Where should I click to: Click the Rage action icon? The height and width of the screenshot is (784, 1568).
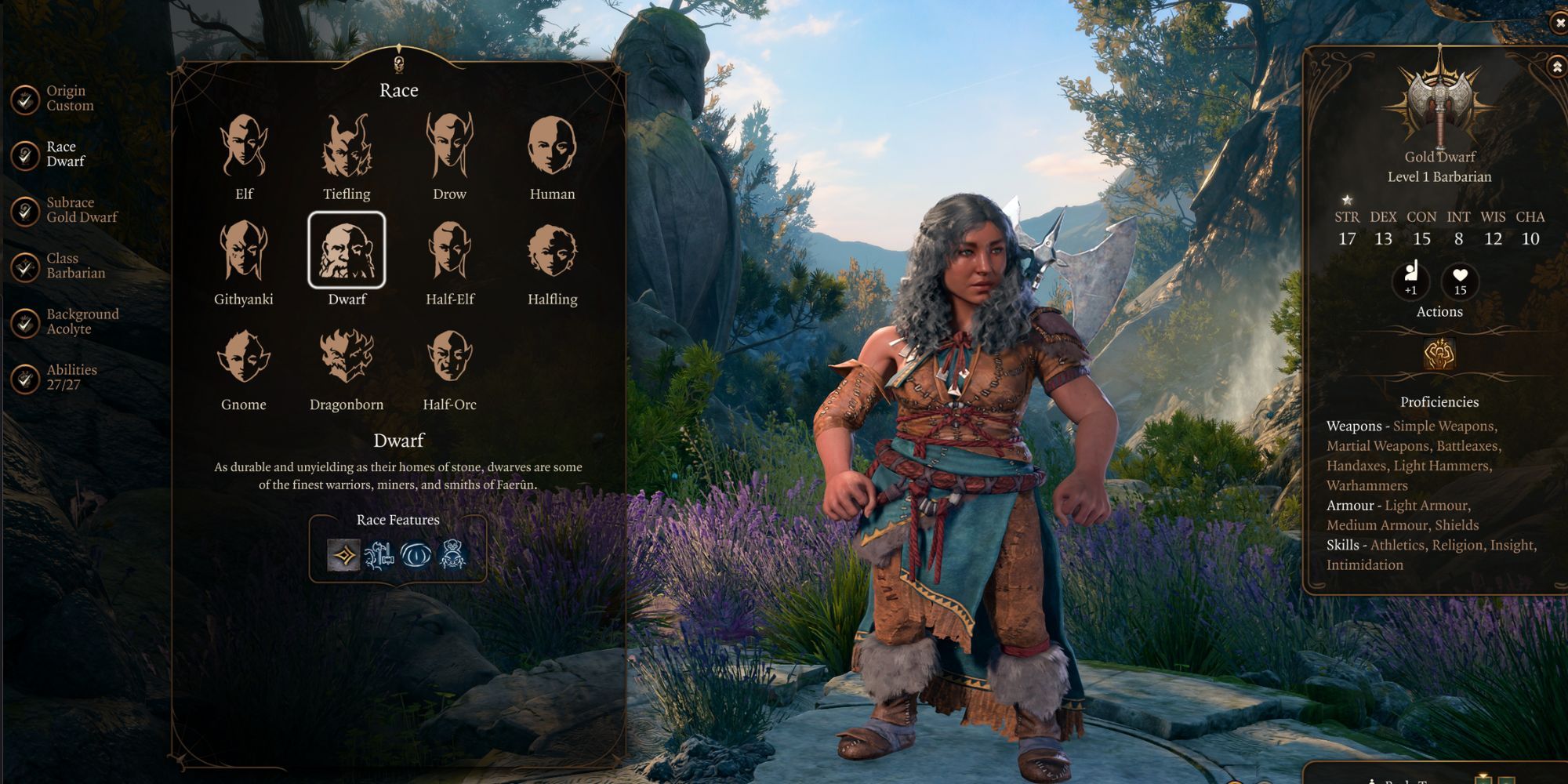tap(1439, 354)
